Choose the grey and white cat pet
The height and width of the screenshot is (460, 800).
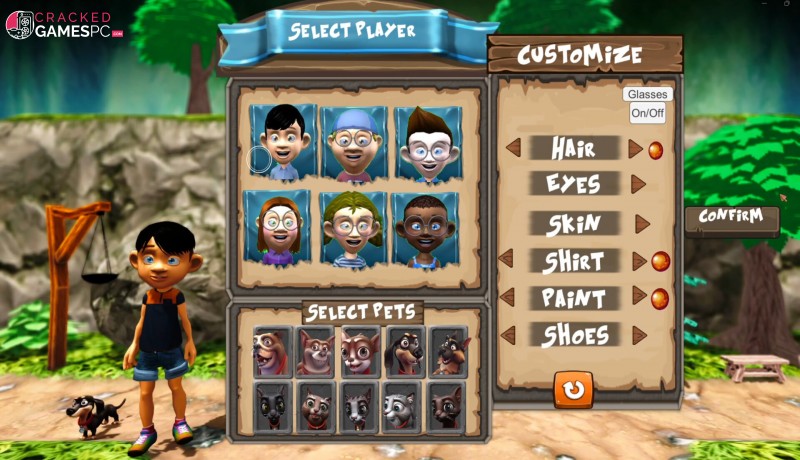click(403, 406)
